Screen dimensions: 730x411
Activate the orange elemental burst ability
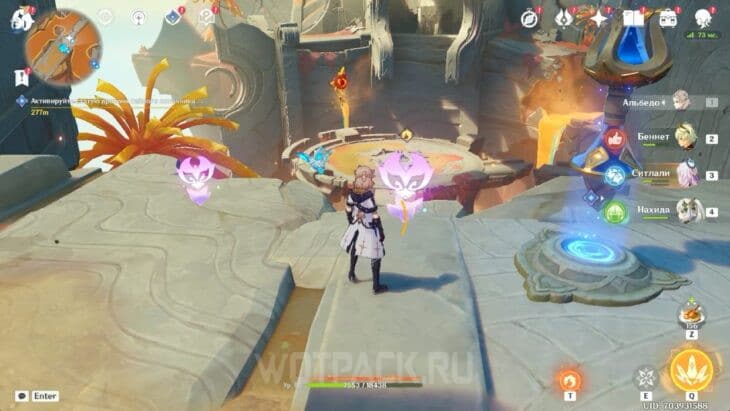[690, 371]
